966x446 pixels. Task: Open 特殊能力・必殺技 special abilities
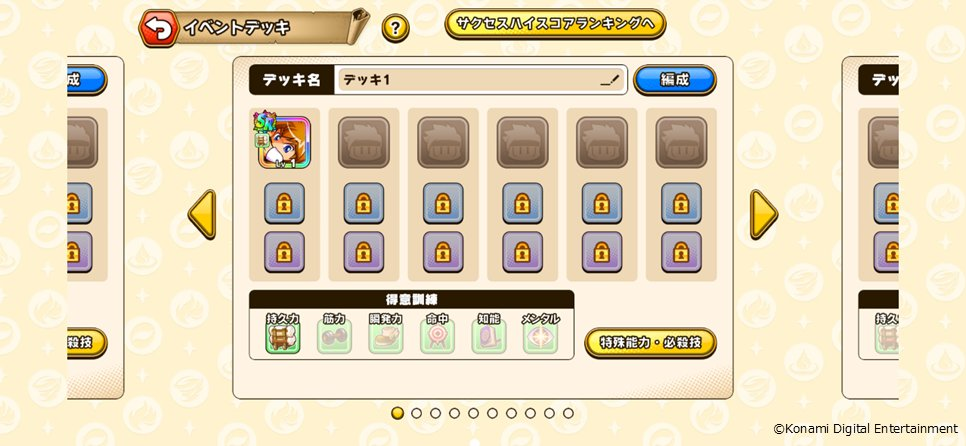[x=650, y=343]
